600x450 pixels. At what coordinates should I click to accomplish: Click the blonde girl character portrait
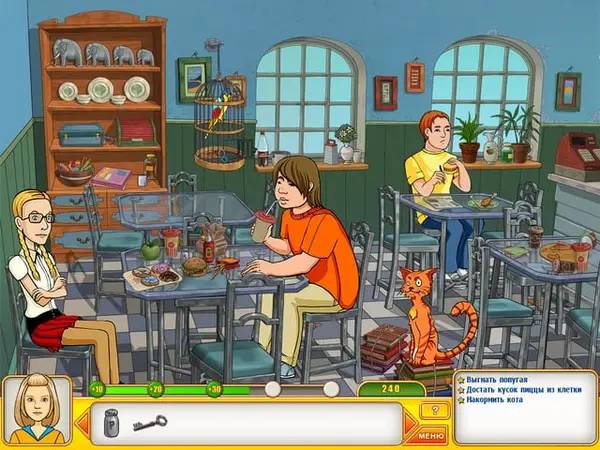[x=37, y=412]
